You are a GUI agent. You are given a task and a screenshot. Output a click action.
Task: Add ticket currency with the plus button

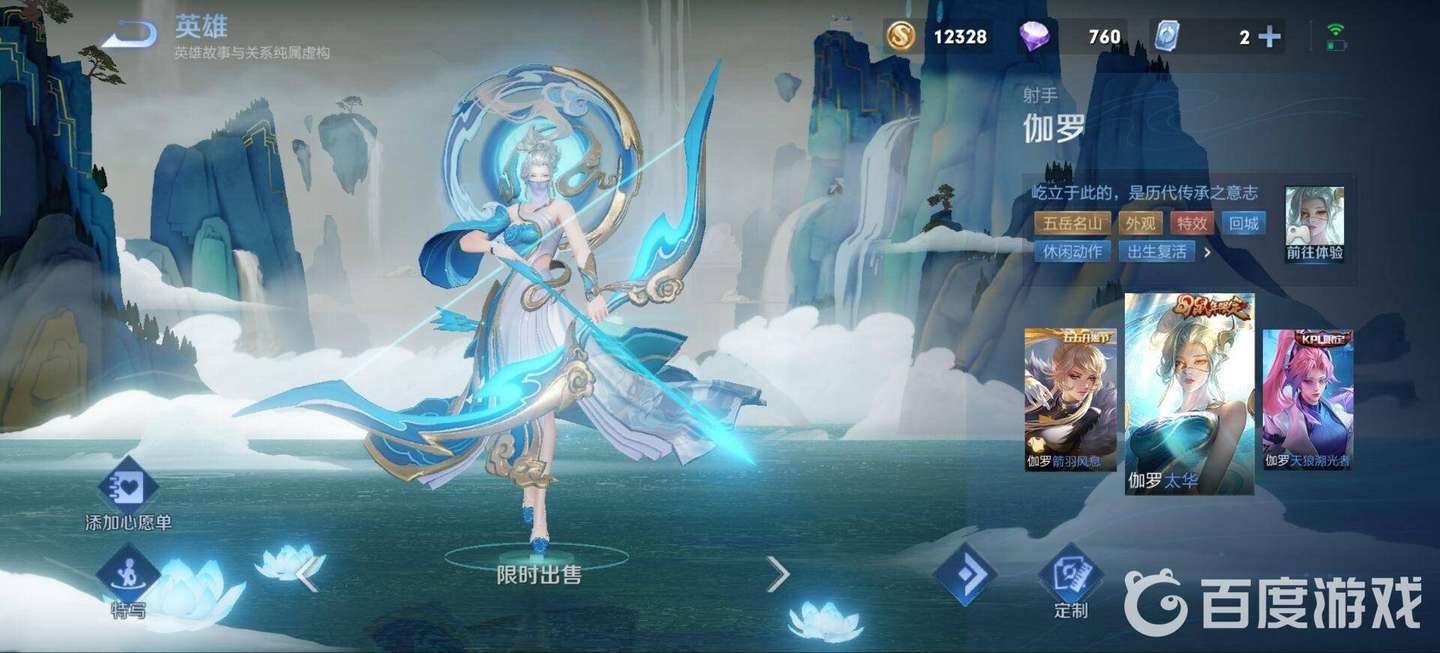click(1269, 37)
